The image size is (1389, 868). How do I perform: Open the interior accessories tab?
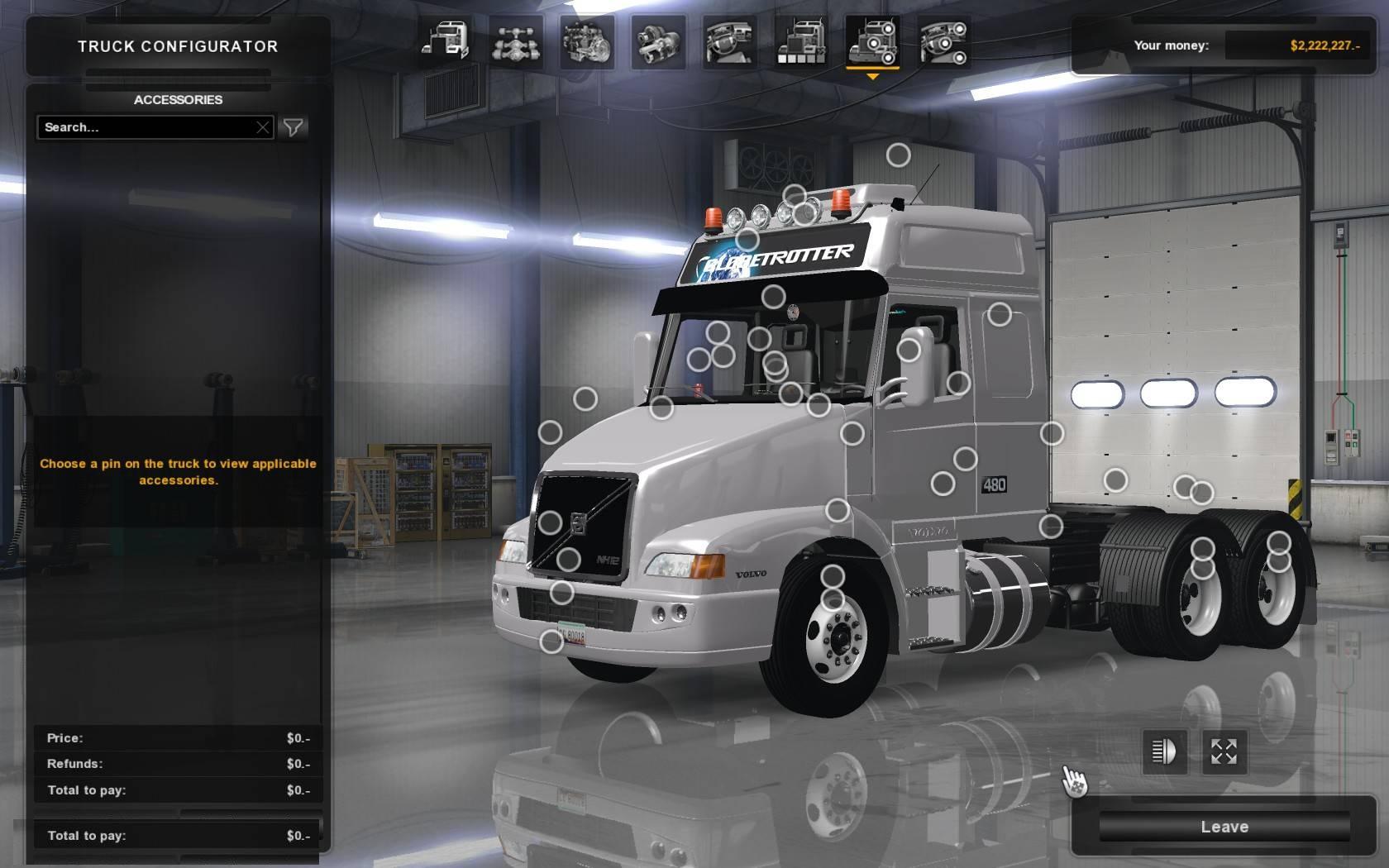[x=943, y=41]
